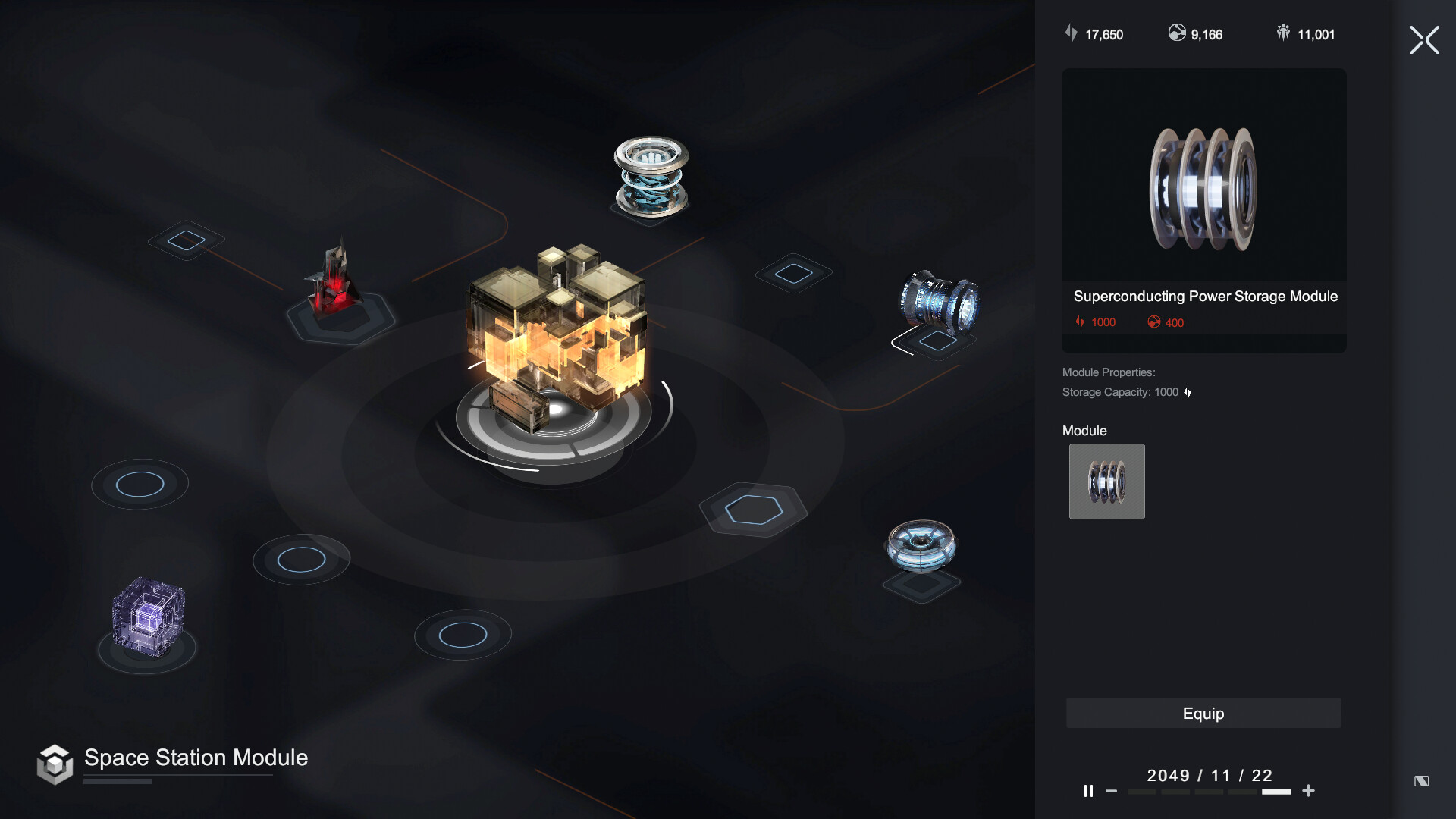Image resolution: width=1456 pixels, height=819 pixels.
Task: Click the Superconducting Power Storage Module title
Action: [1206, 297]
